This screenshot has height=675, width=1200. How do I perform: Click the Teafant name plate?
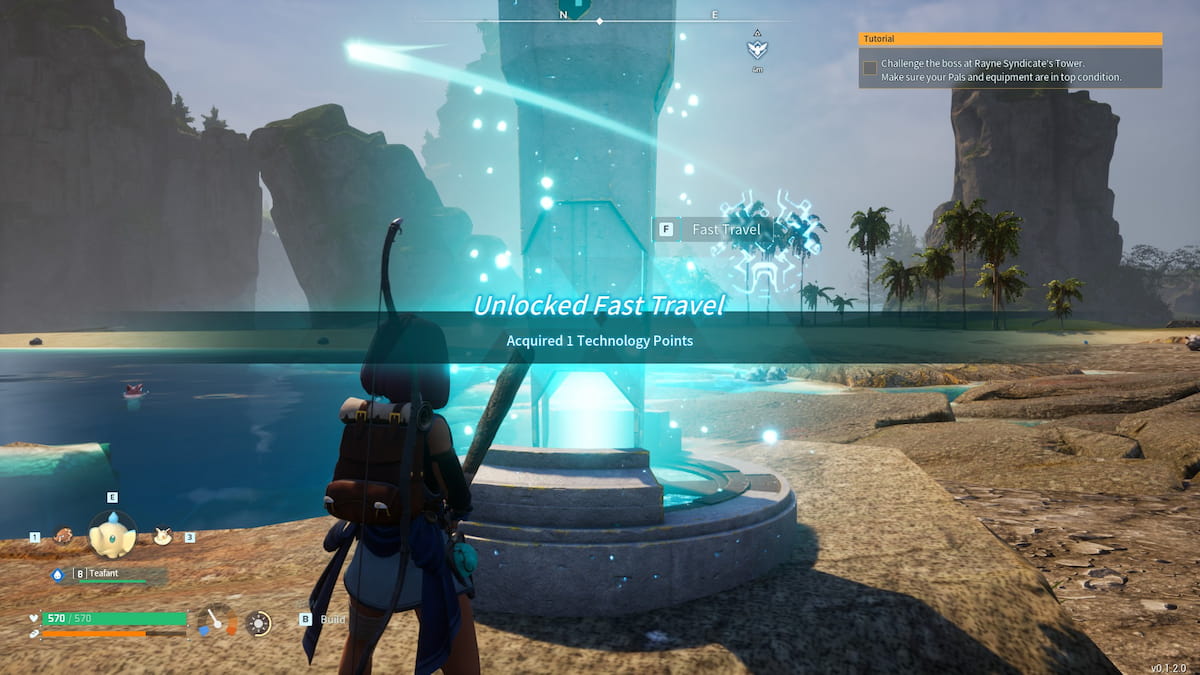pyautogui.click(x=108, y=574)
